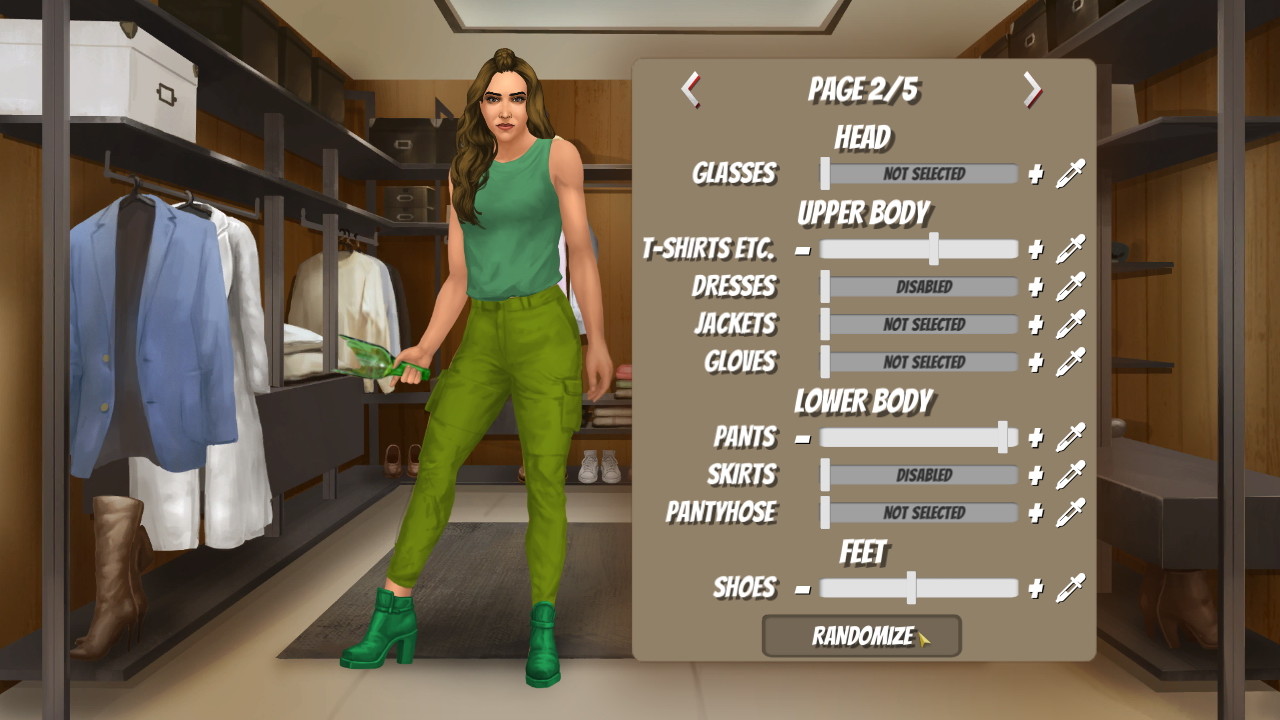Select the Pants eyedropper icon
The height and width of the screenshot is (720, 1280).
(1067, 437)
